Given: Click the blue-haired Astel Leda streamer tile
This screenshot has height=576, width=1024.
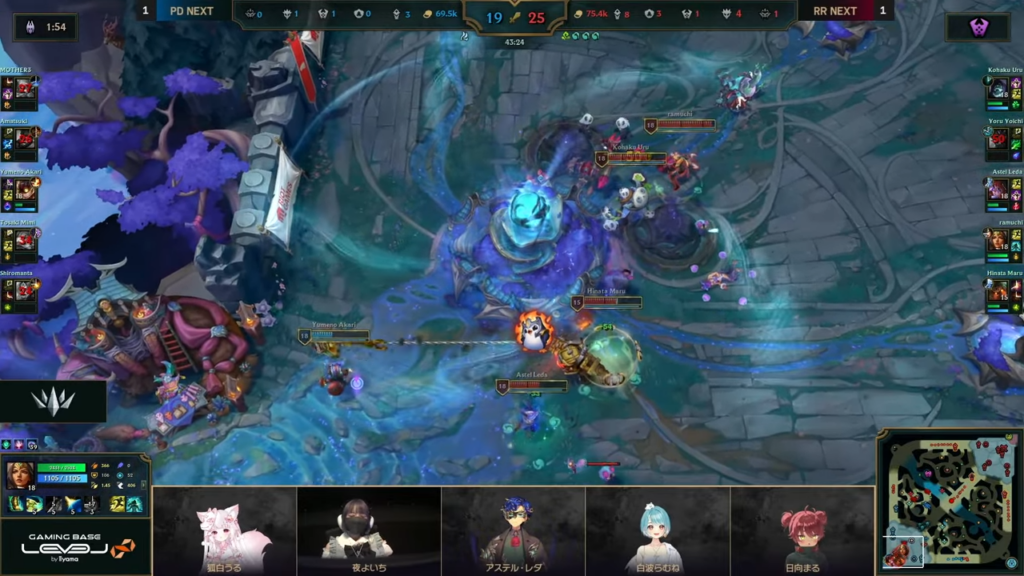Looking at the screenshot, I should coord(513,530).
